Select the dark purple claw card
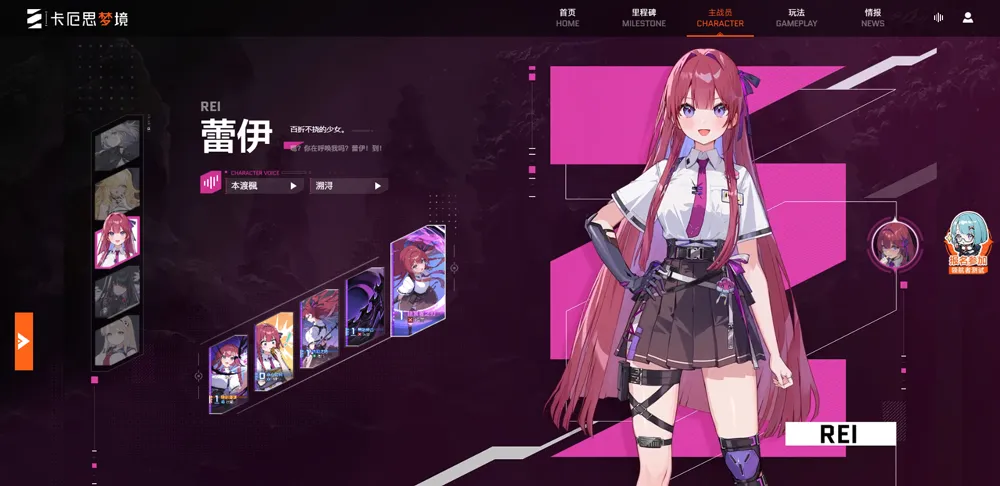The height and width of the screenshot is (486, 1000). pos(364,306)
